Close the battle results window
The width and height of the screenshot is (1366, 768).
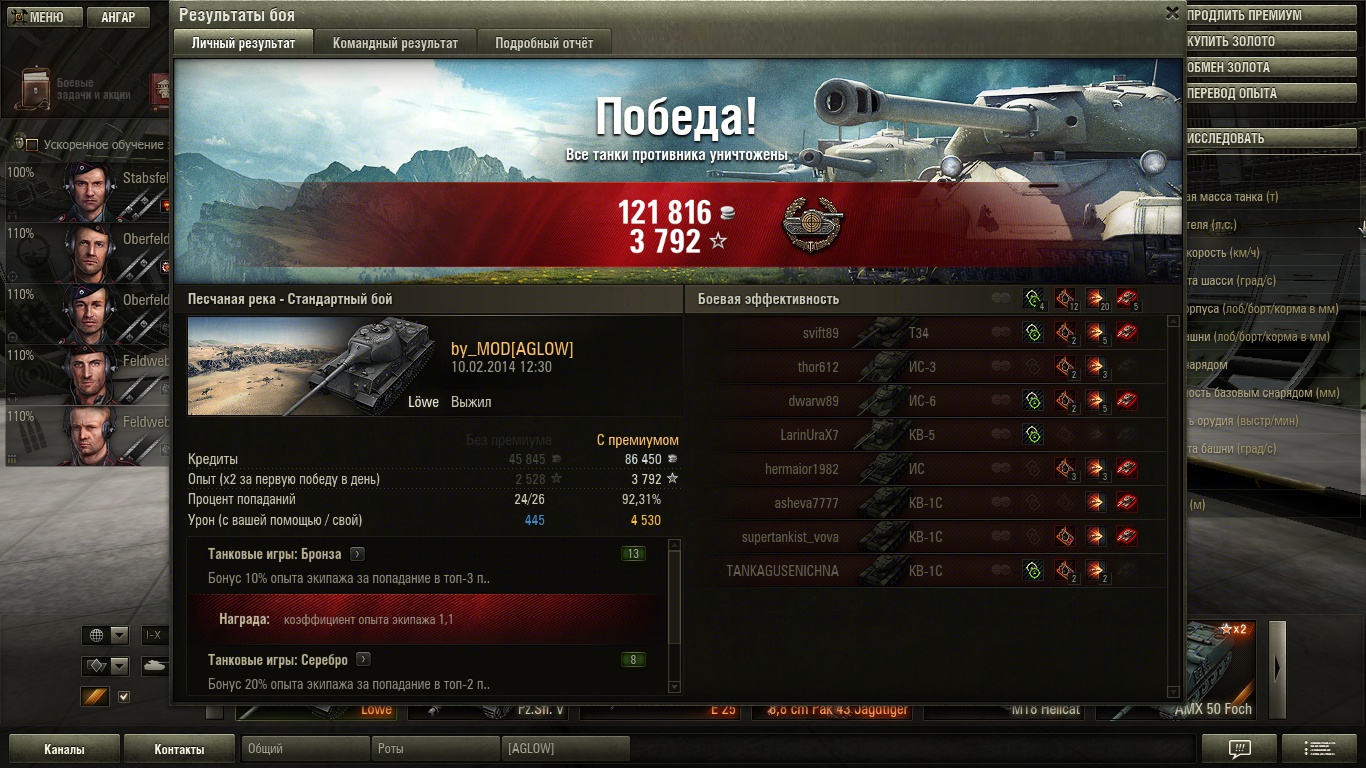[x=1172, y=13]
